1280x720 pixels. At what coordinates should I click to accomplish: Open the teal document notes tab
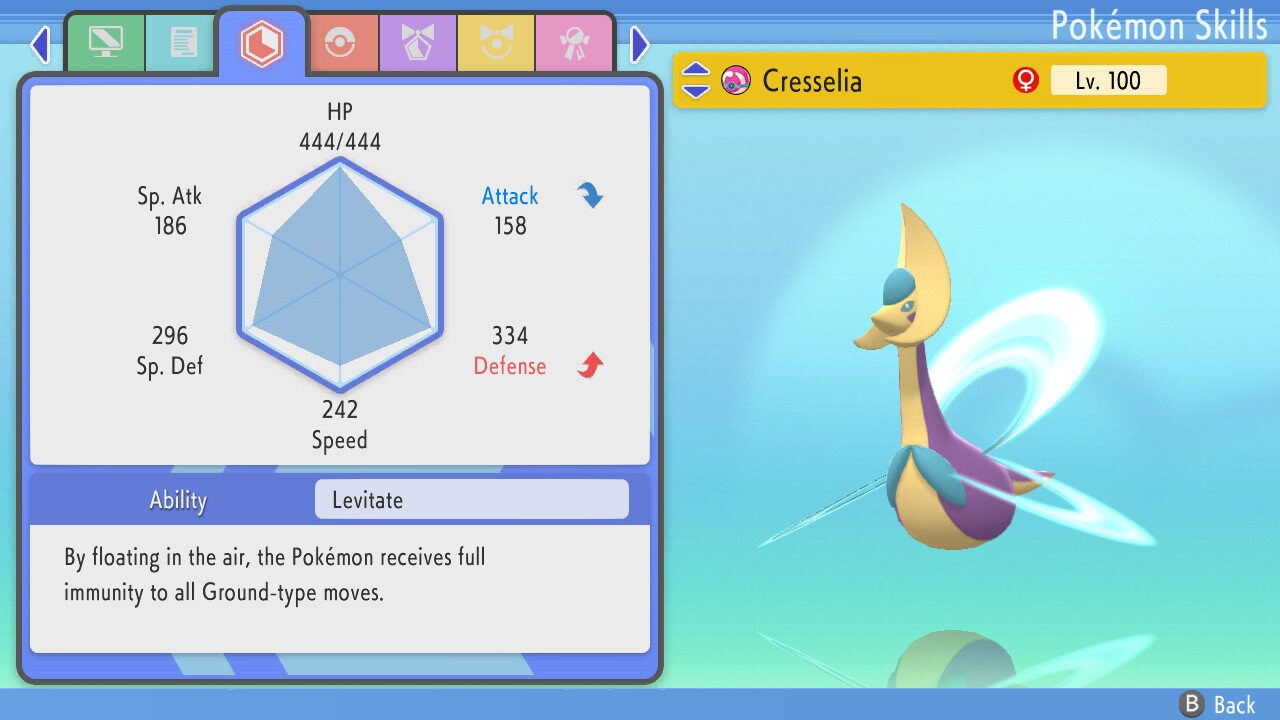tap(182, 43)
